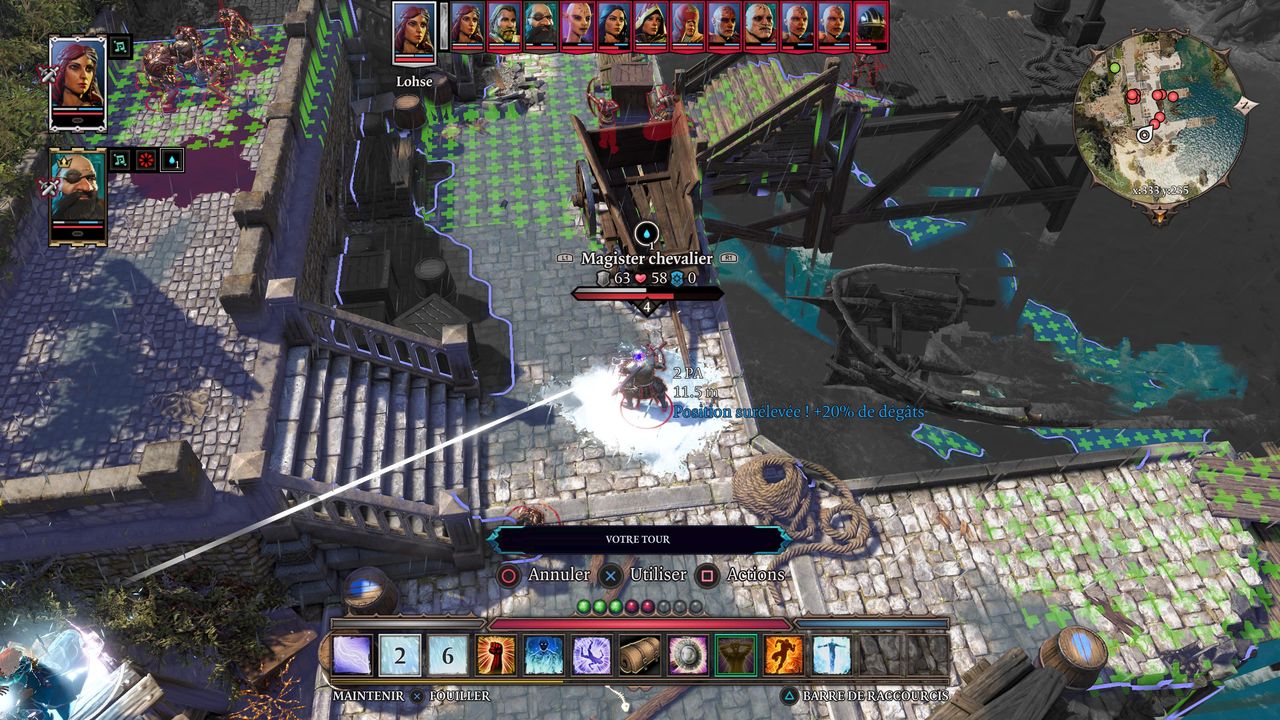This screenshot has width=1280, height=720.
Task: Use the bedroll item in hotbar
Action: click(640, 656)
